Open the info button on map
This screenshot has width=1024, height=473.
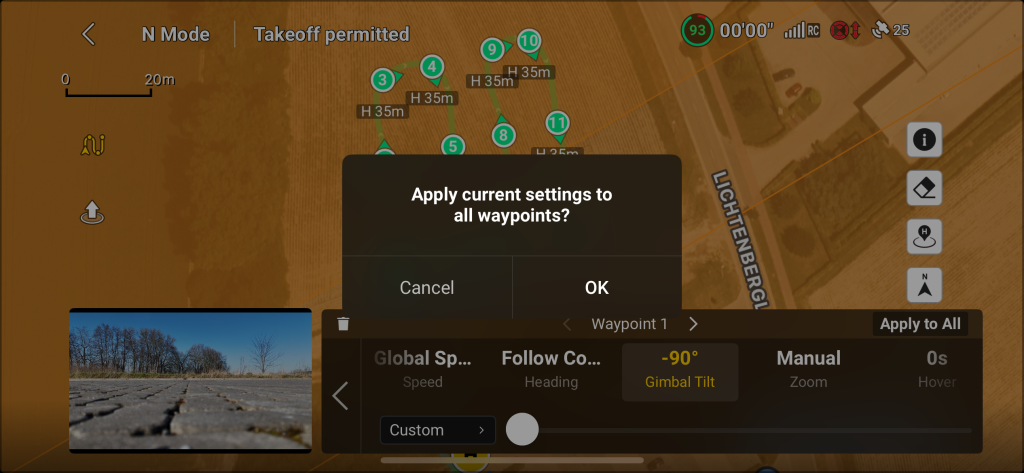tap(924, 140)
